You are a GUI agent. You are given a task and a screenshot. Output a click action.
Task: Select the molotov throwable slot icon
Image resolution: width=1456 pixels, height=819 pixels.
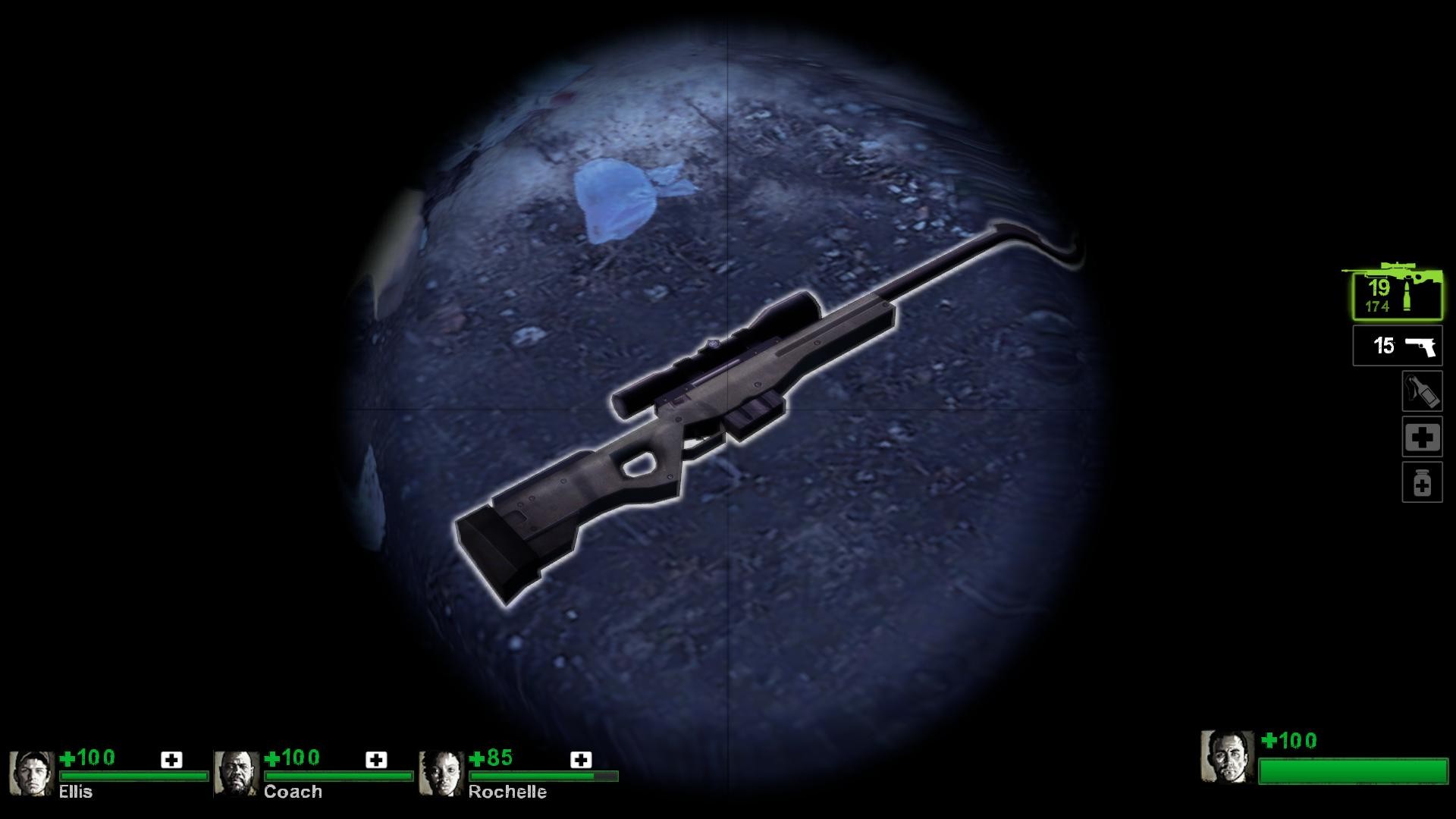pyautogui.click(x=1423, y=393)
